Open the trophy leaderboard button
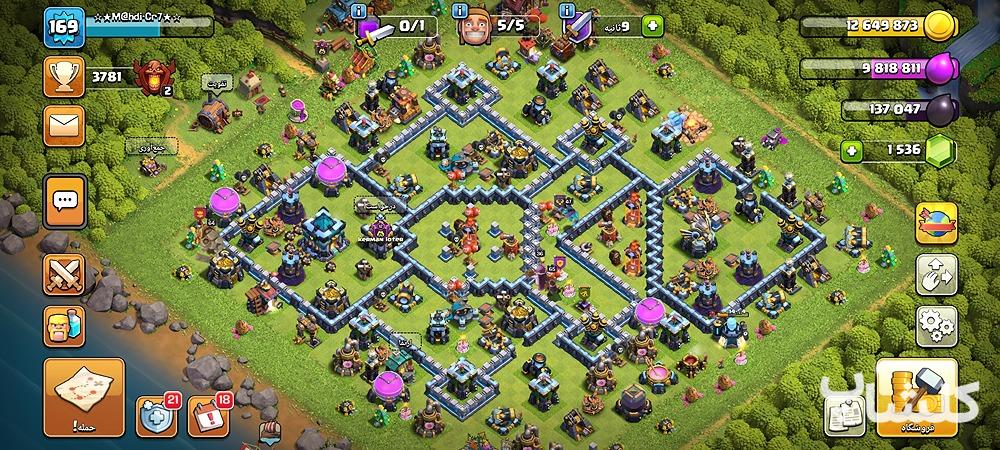The image size is (1000, 450). coord(63,76)
